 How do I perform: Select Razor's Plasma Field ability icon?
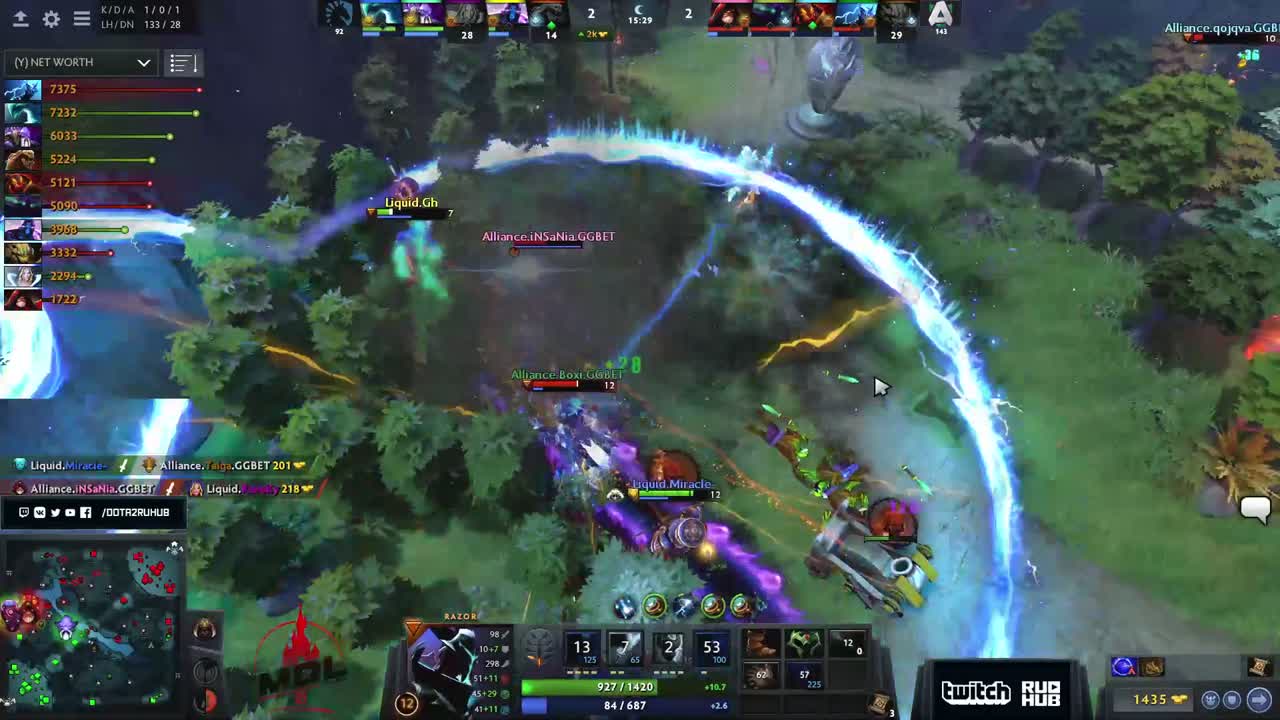[x=582, y=647]
